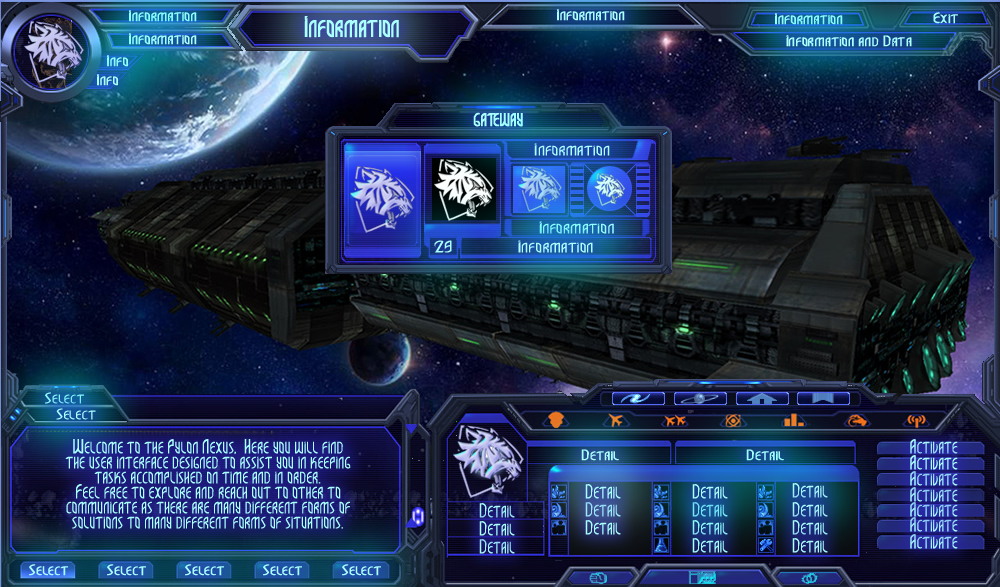This screenshot has height=587, width=1000.
Task: Switch to the bookmark flag tab
Action: (x=822, y=398)
